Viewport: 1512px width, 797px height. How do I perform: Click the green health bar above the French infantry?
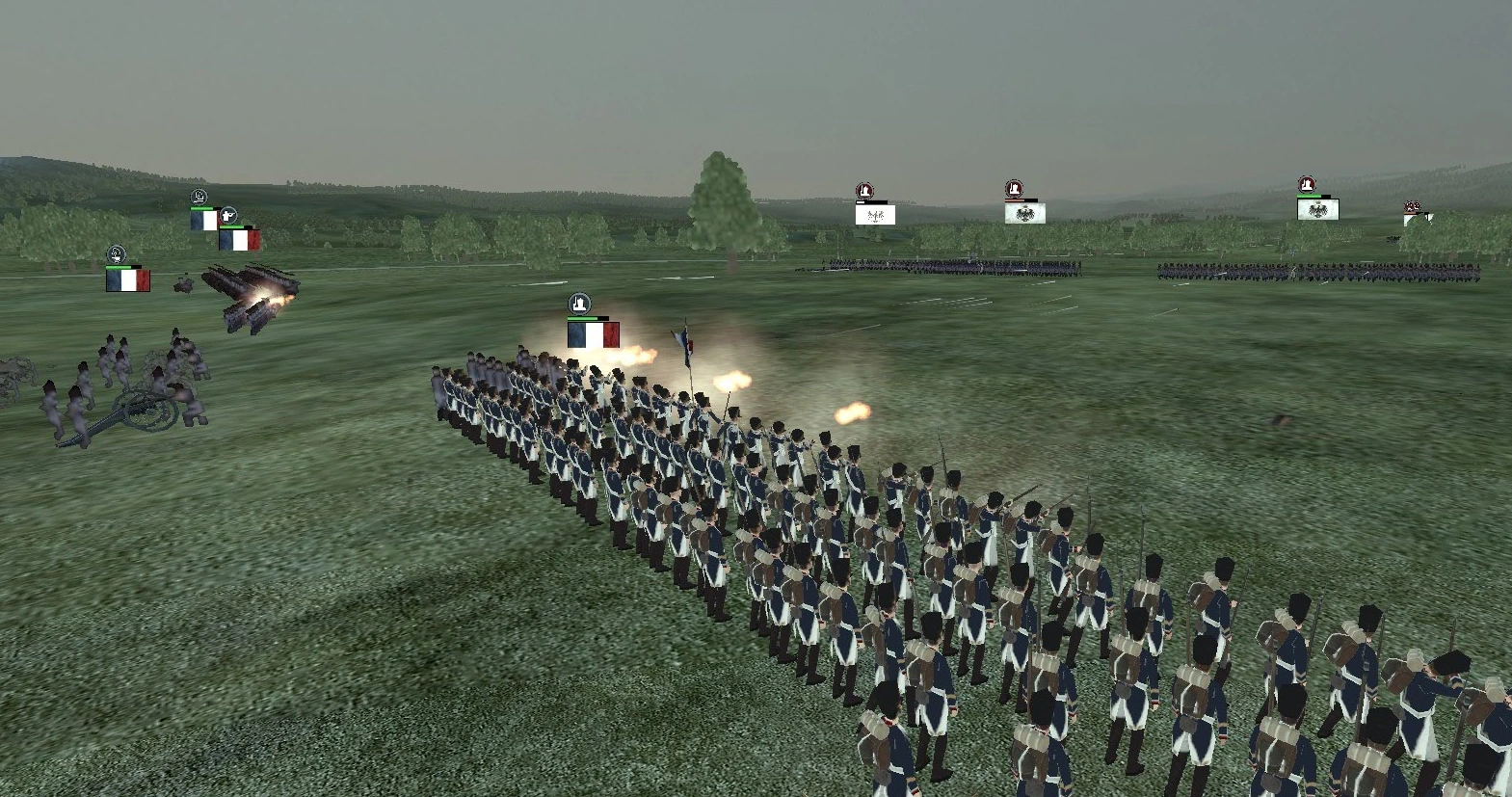tap(583, 319)
